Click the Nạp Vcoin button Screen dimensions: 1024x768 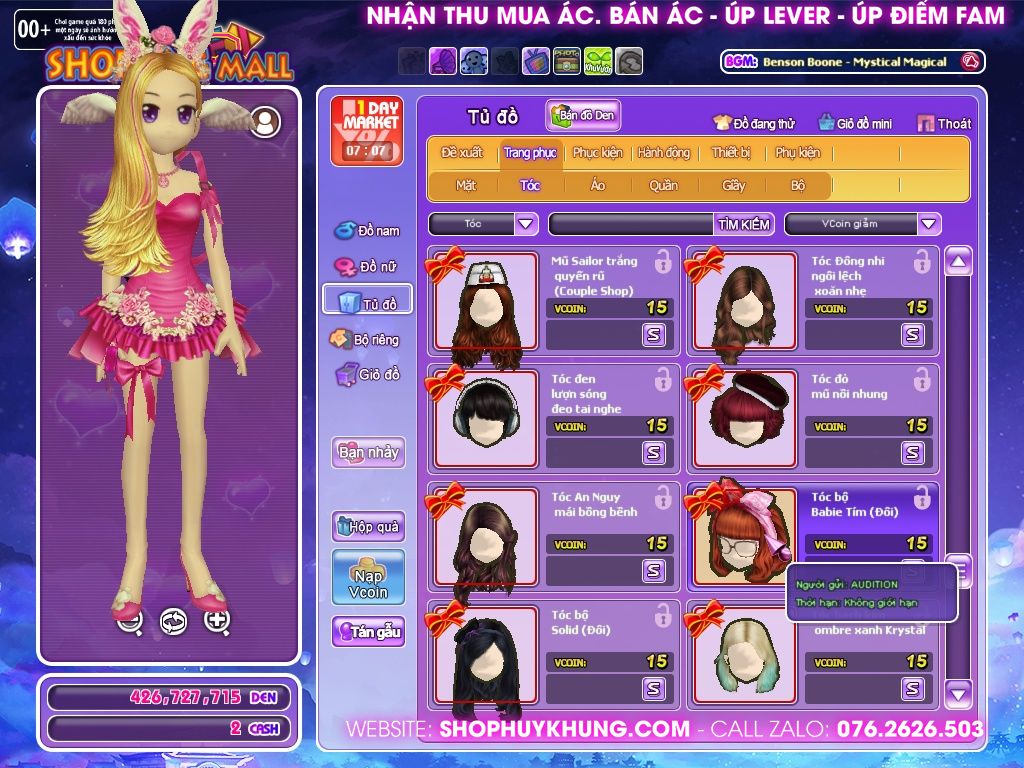coord(368,577)
